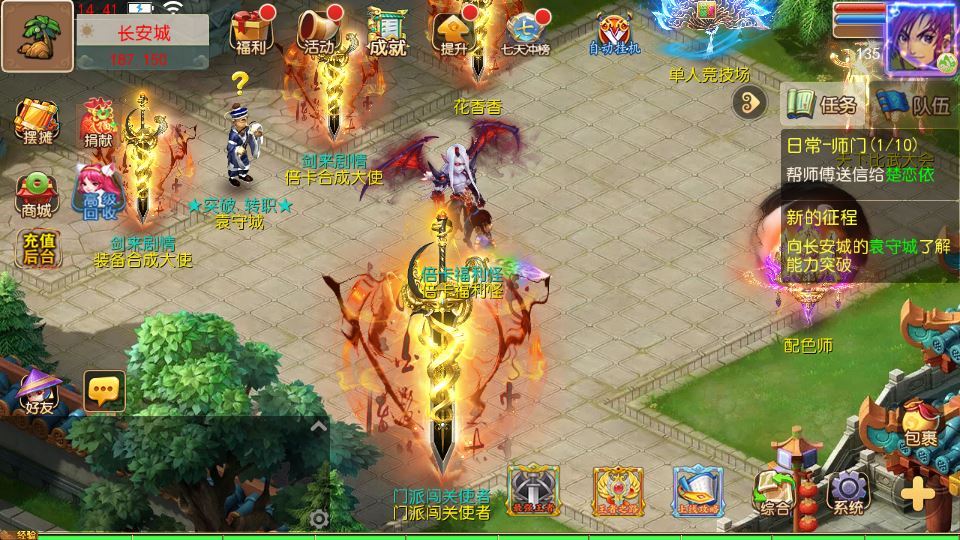
Task: Open the 捐献 donation menu
Action: [x=98, y=123]
